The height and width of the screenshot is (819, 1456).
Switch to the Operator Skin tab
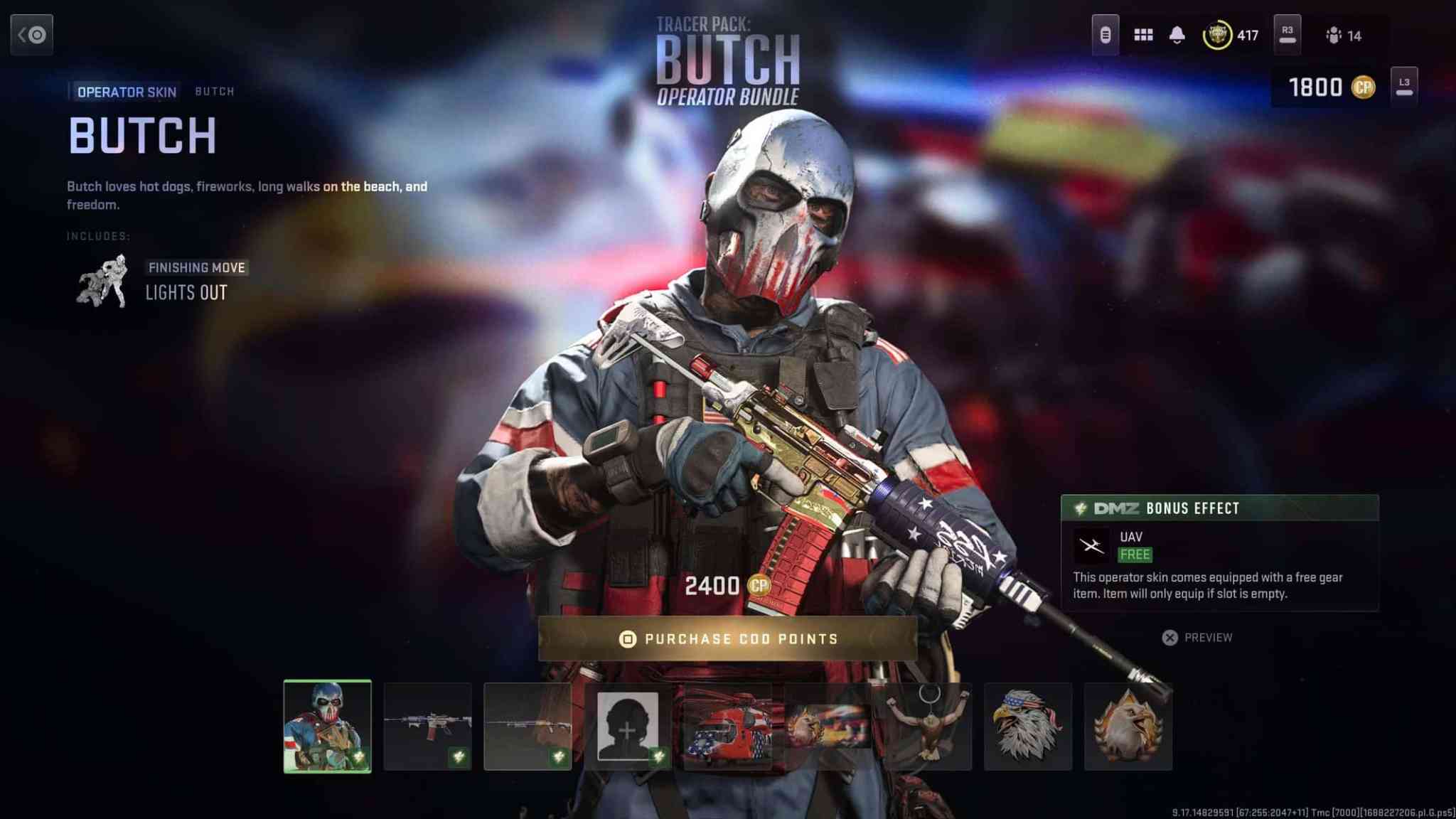pyautogui.click(x=125, y=91)
